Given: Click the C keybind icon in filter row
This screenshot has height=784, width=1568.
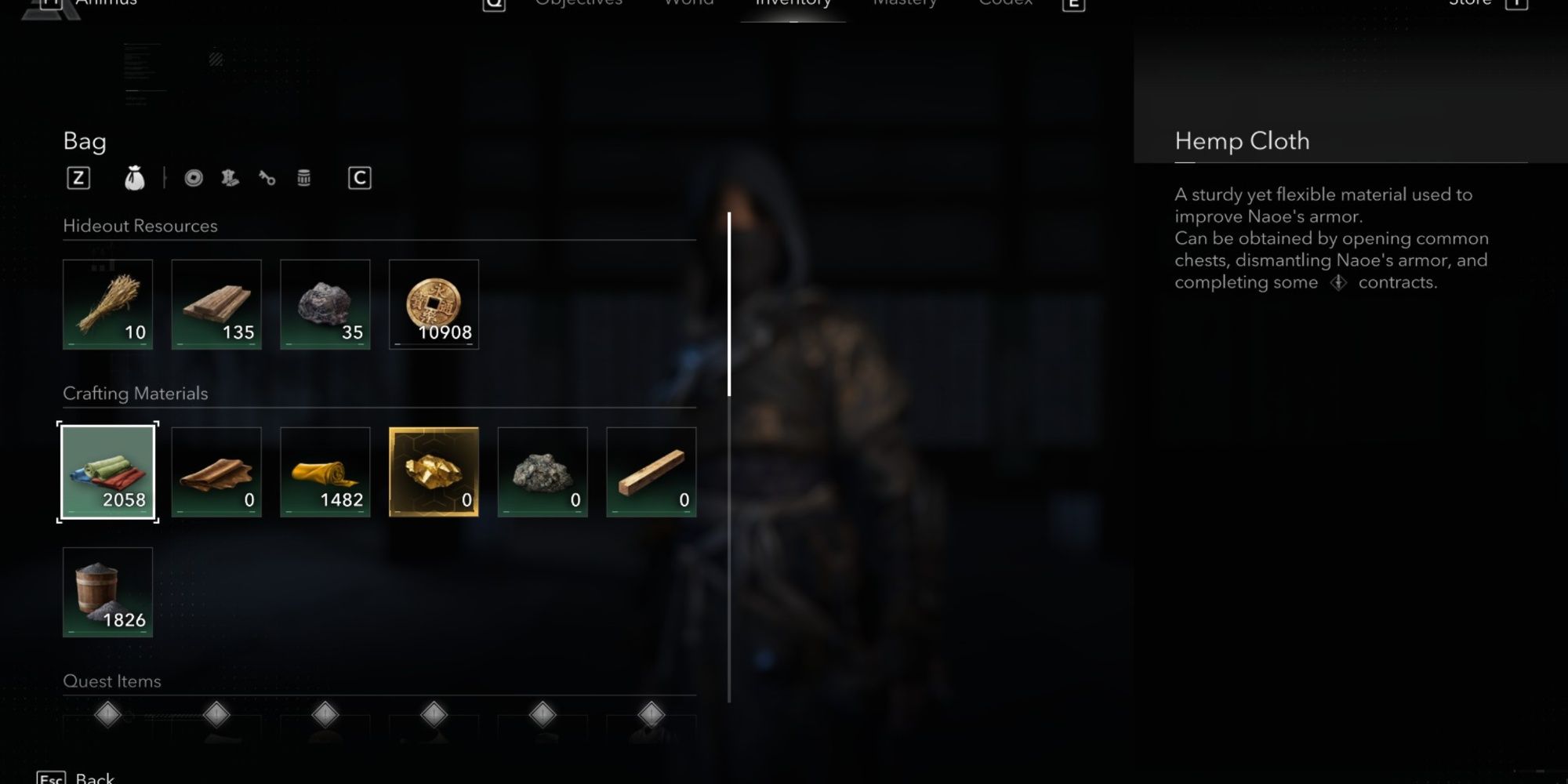Looking at the screenshot, I should point(360,177).
